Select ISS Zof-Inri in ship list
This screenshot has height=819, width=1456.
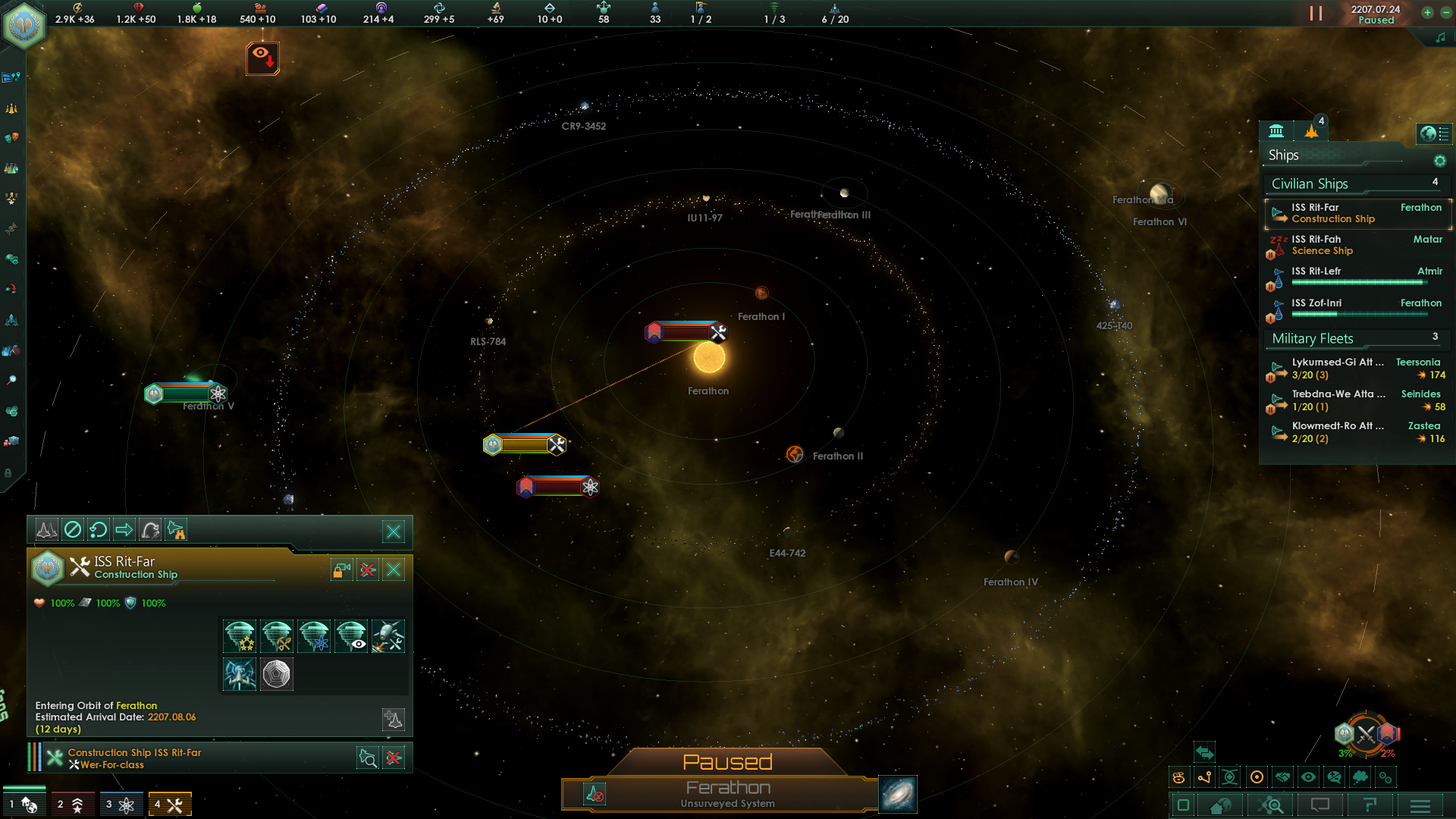pyautogui.click(x=1356, y=309)
